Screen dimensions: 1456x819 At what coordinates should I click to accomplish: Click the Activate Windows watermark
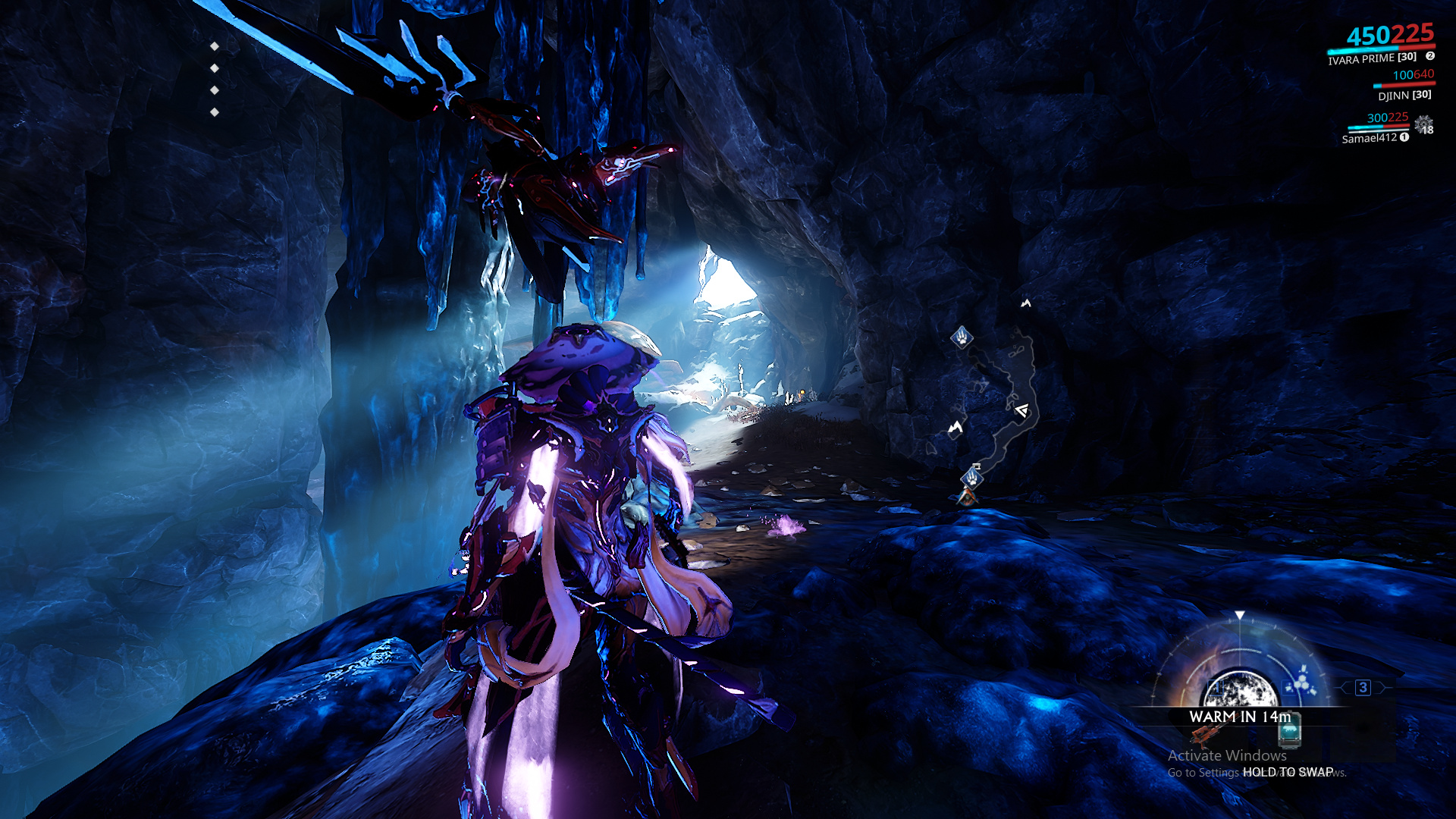[x=1227, y=755]
